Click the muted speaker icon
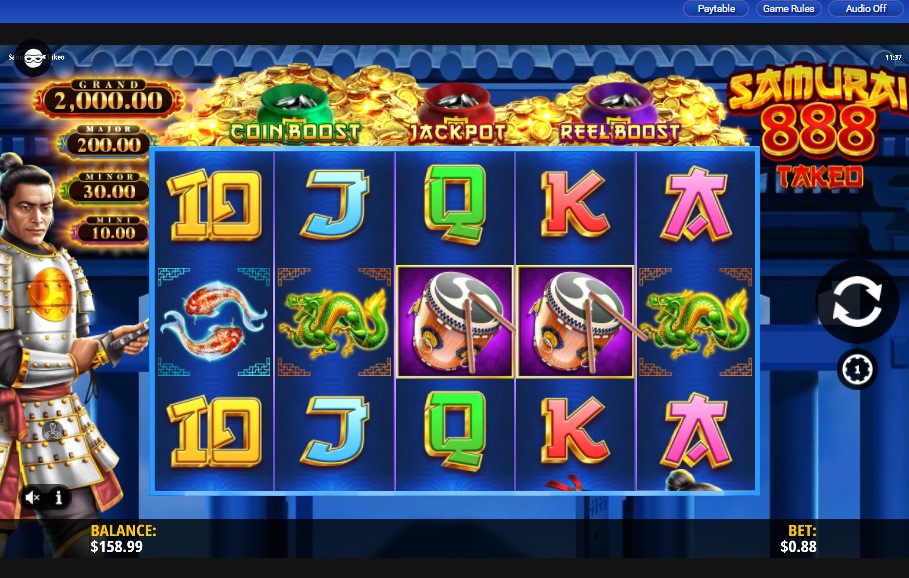The width and height of the screenshot is (909, 578). 33,497
